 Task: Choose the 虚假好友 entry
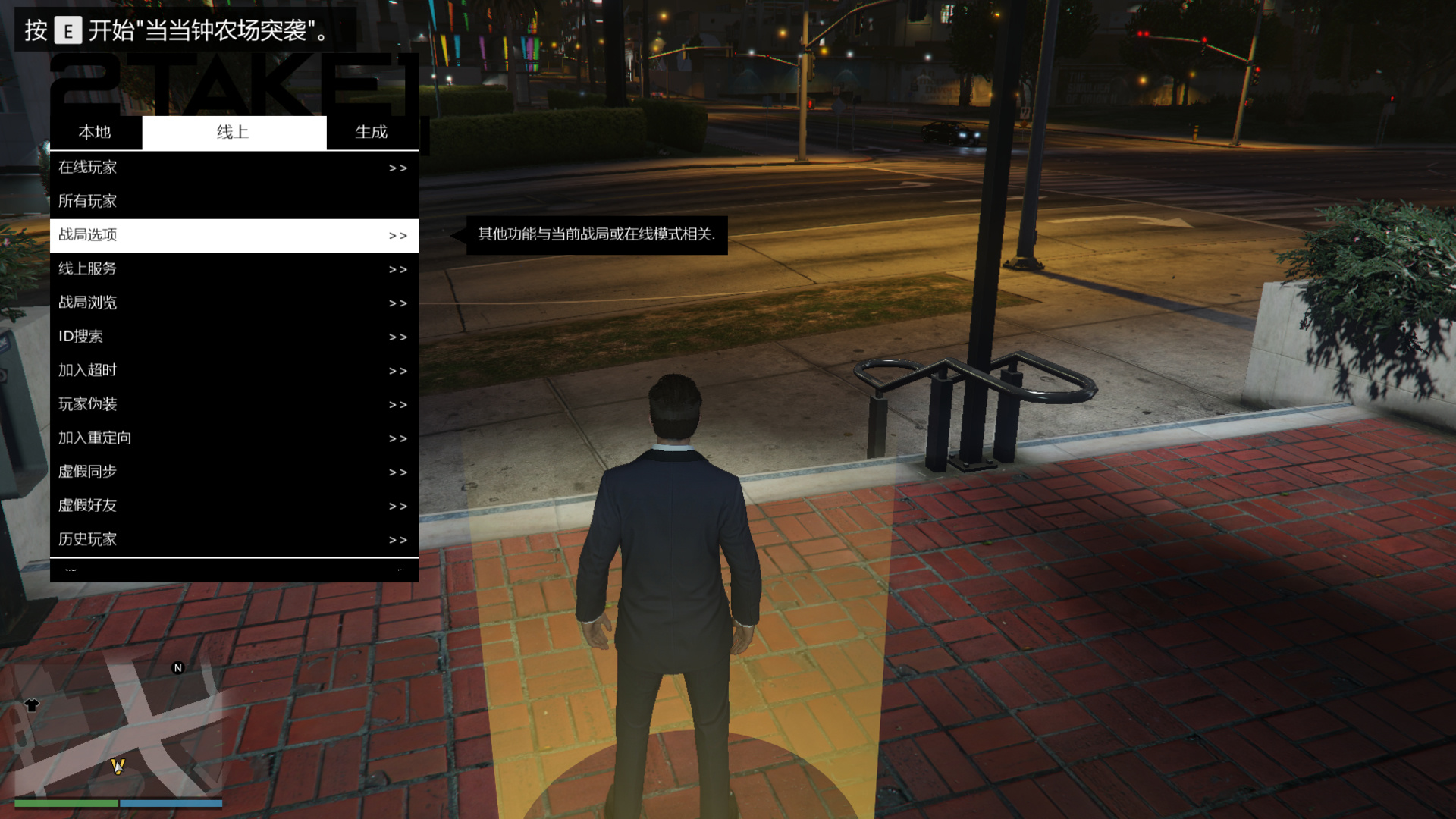[234, 506]
